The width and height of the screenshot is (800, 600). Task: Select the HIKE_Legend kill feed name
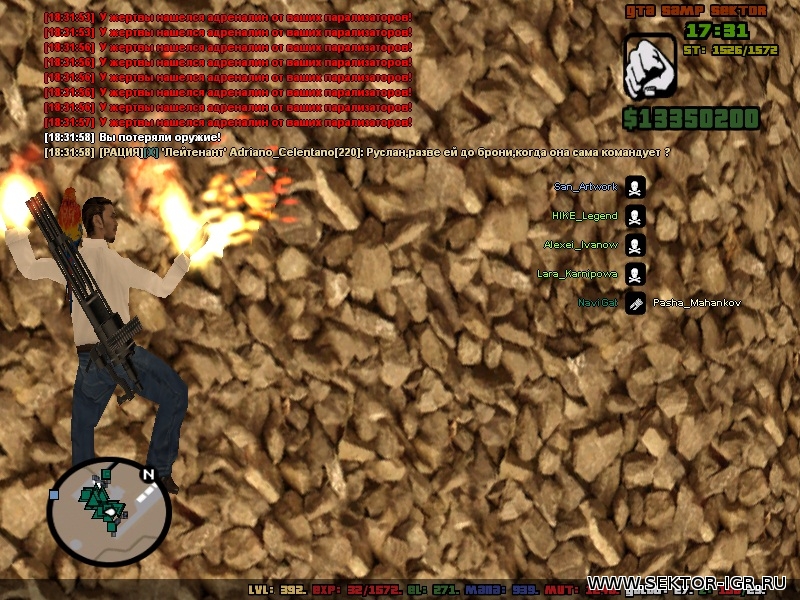[x=585, y=216]
